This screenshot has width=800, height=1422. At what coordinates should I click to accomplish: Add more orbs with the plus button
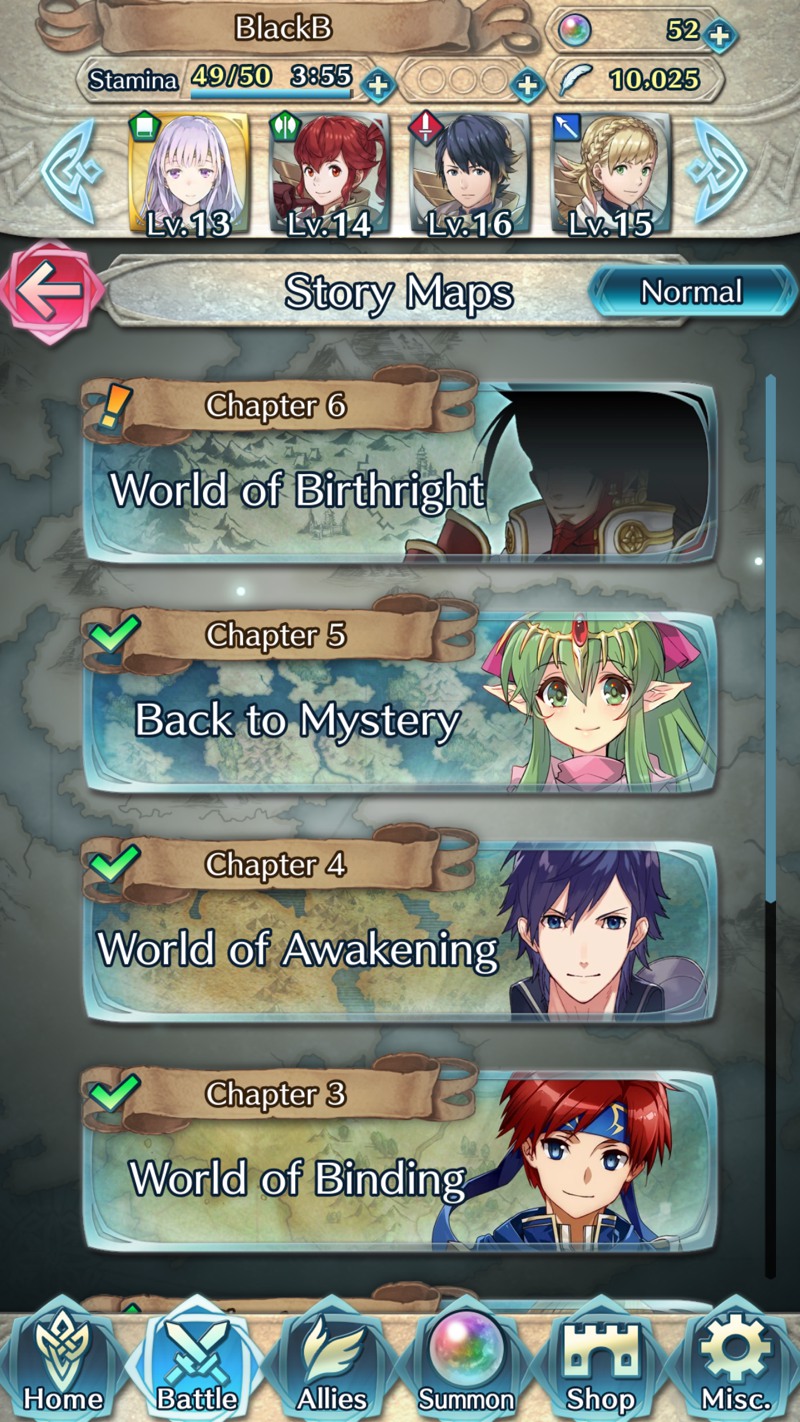[x=718, y=36]
